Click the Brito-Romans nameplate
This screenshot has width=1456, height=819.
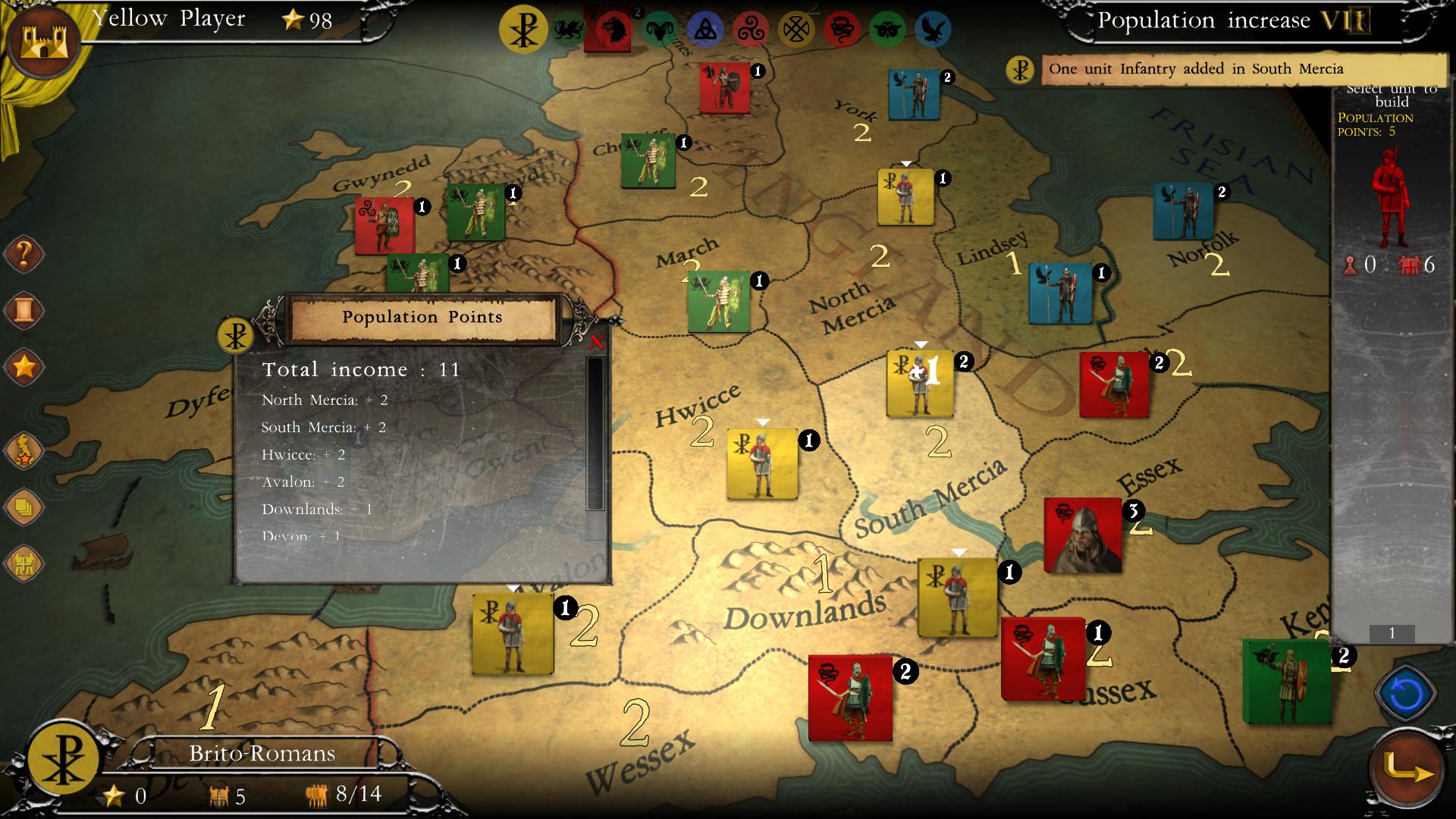coord(263,753)
